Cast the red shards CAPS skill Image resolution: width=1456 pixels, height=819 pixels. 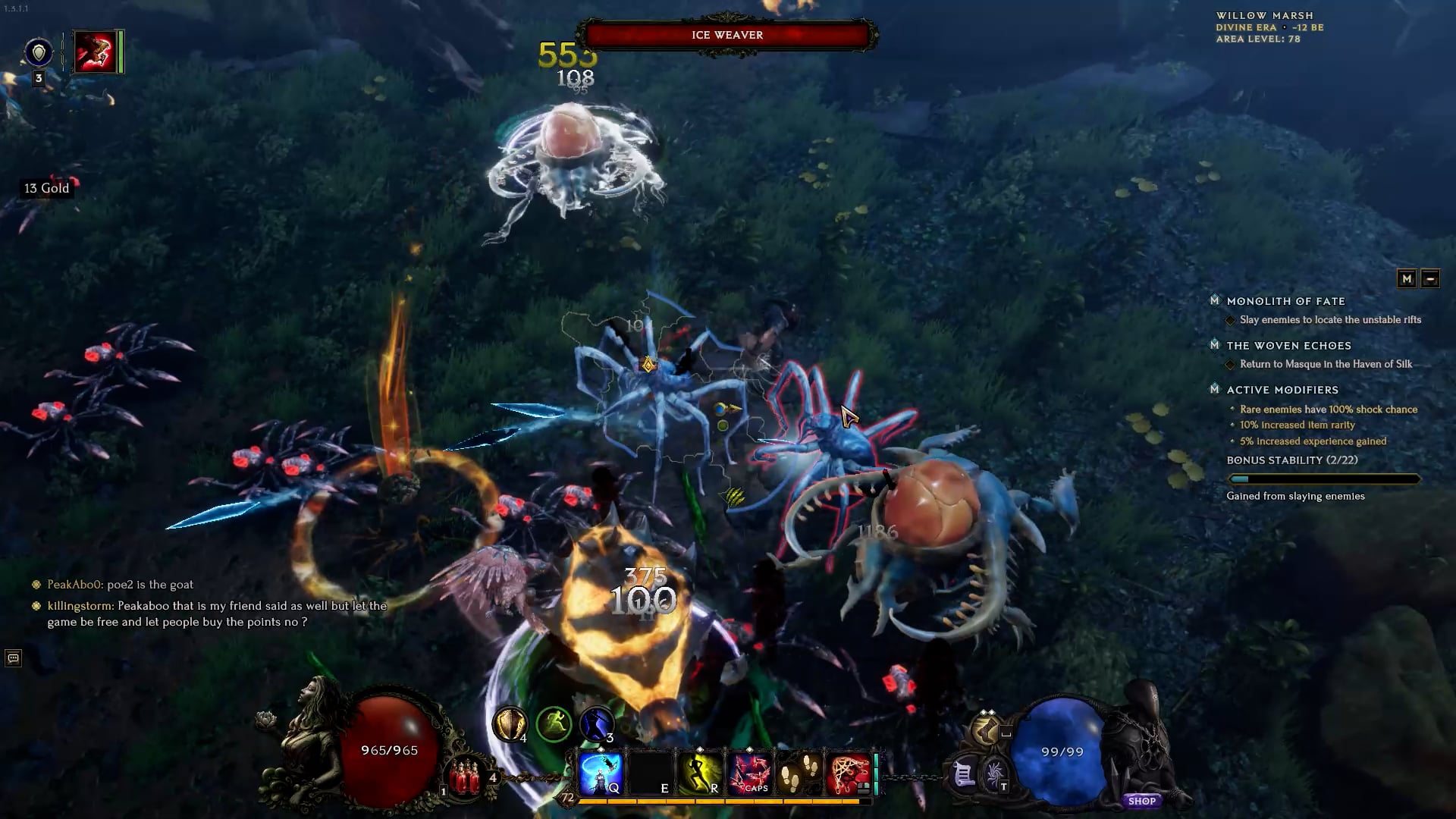[x=749, y=773]
